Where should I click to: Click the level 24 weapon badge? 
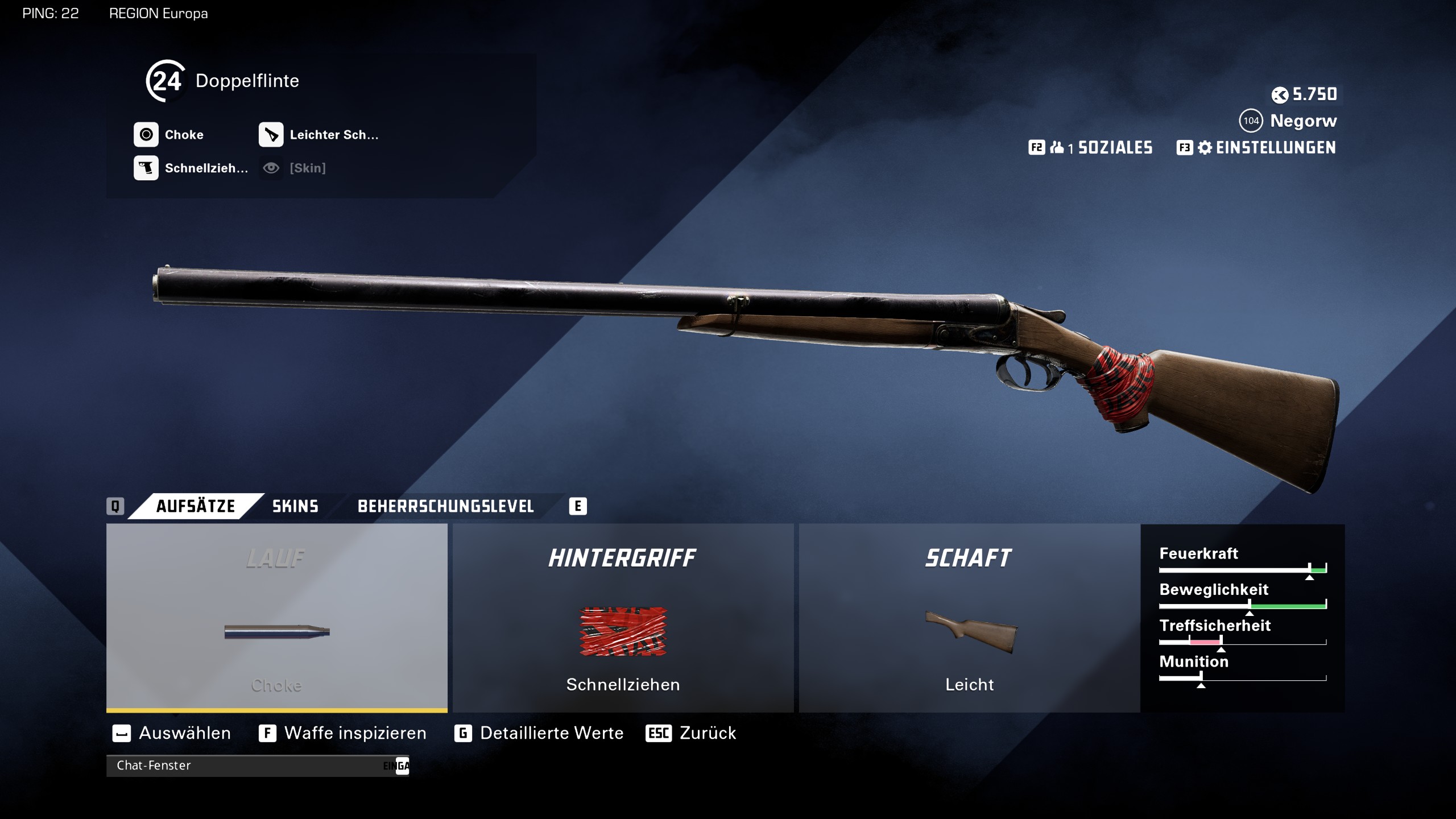pyautogui.click(x=166, y=81)
